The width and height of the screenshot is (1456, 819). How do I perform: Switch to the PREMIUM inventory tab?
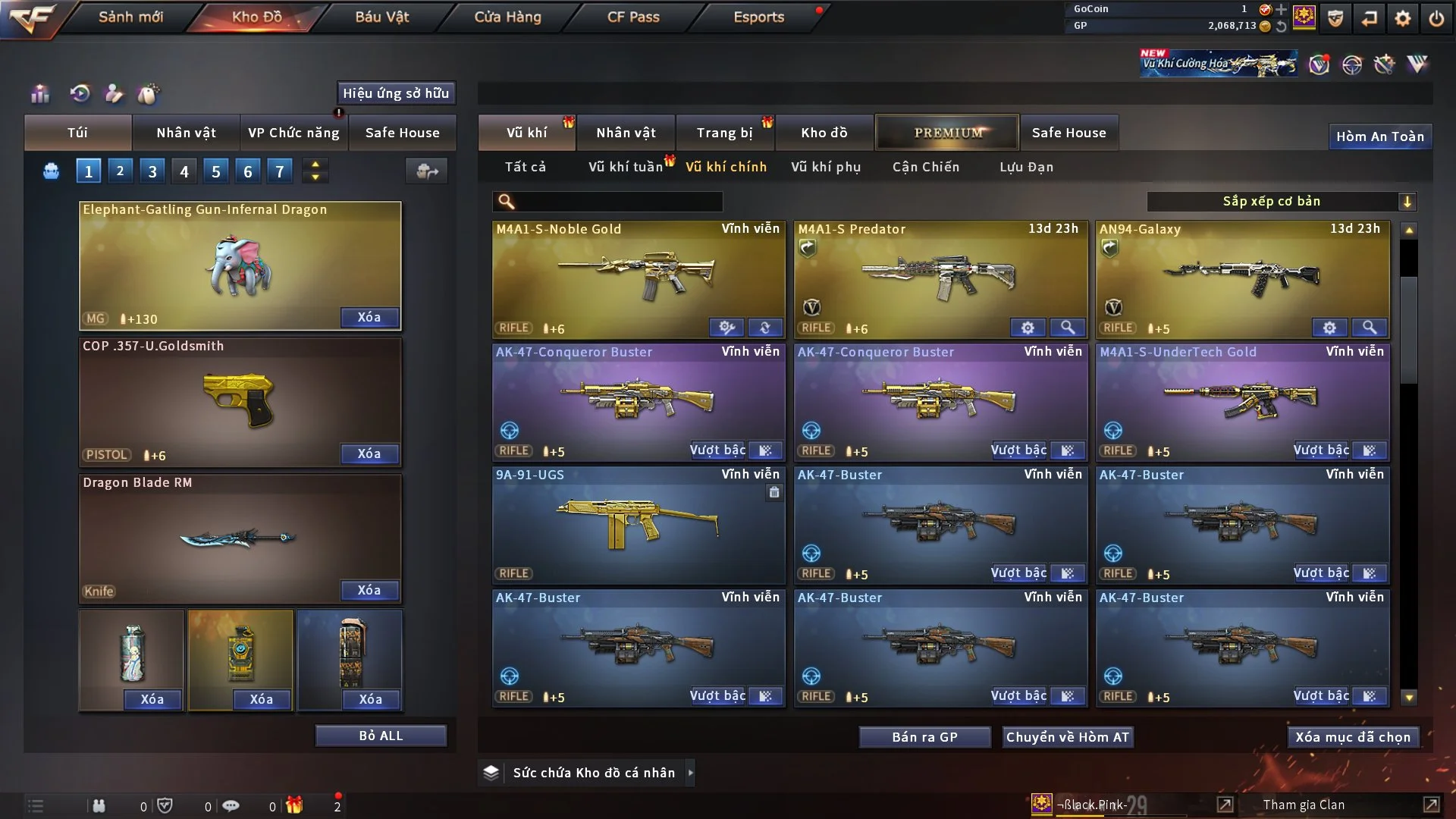pyautogui.click(x=947, y=133)
